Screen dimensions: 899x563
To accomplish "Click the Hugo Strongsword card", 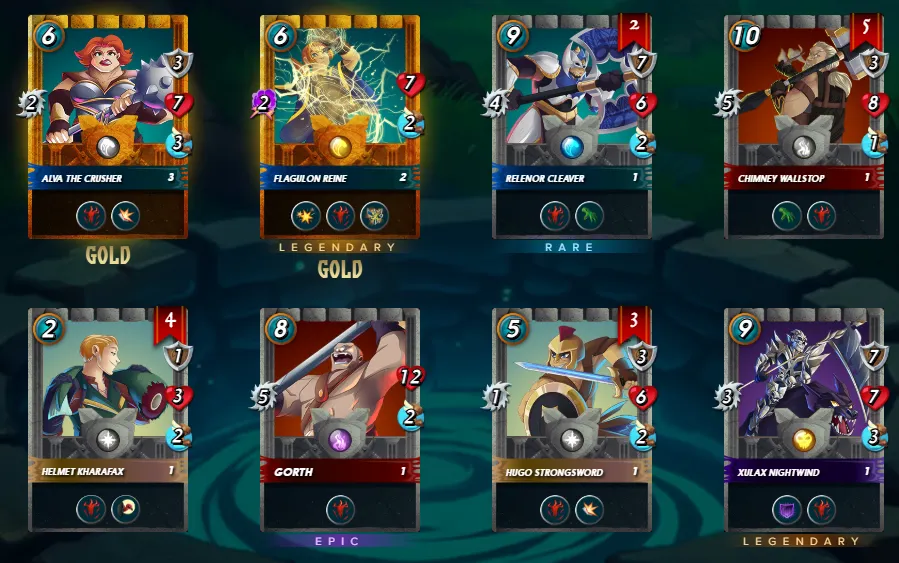I will click(572, 418).
